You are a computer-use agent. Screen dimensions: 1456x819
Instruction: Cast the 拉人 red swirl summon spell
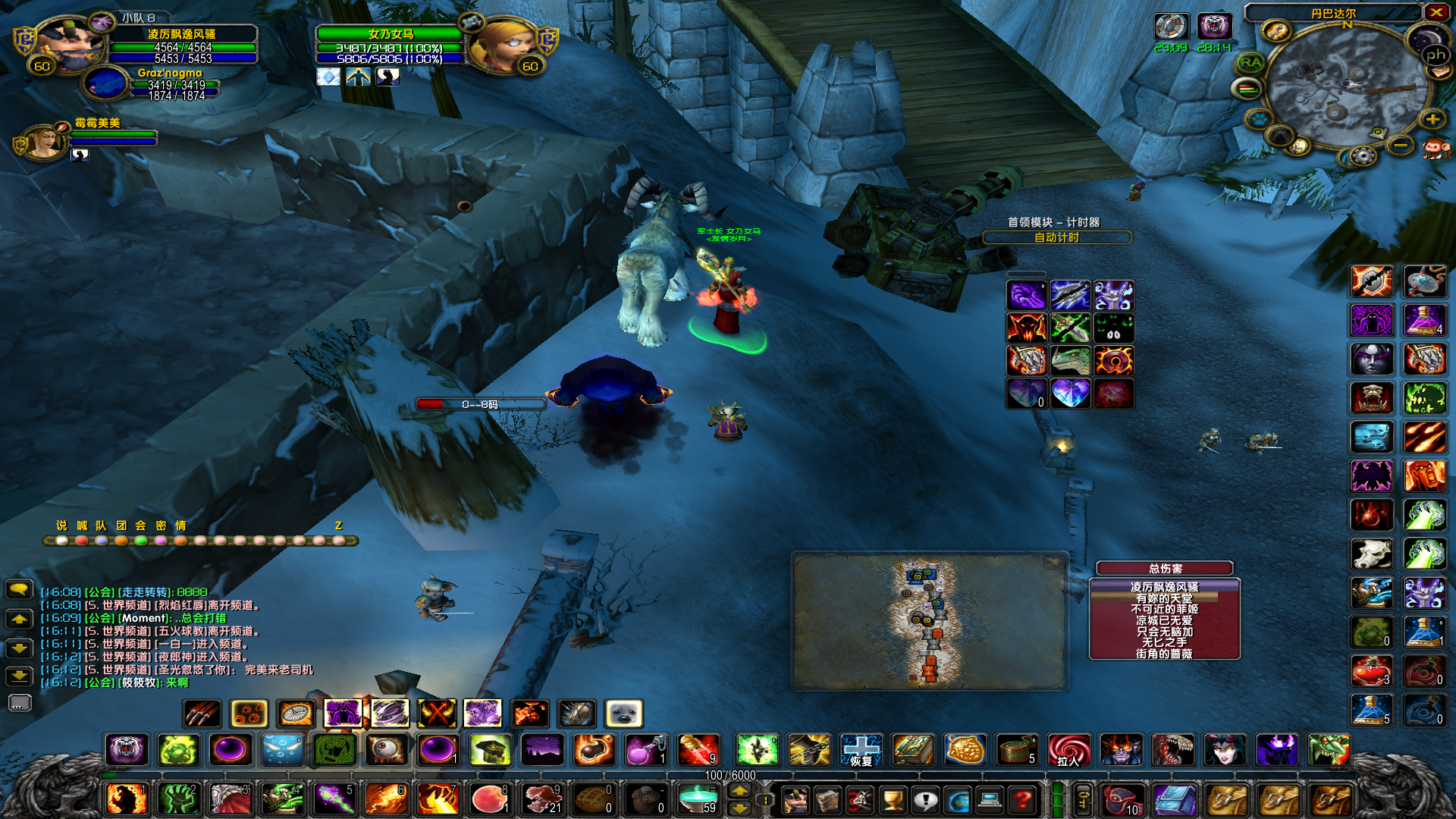tap(1068, 750)
